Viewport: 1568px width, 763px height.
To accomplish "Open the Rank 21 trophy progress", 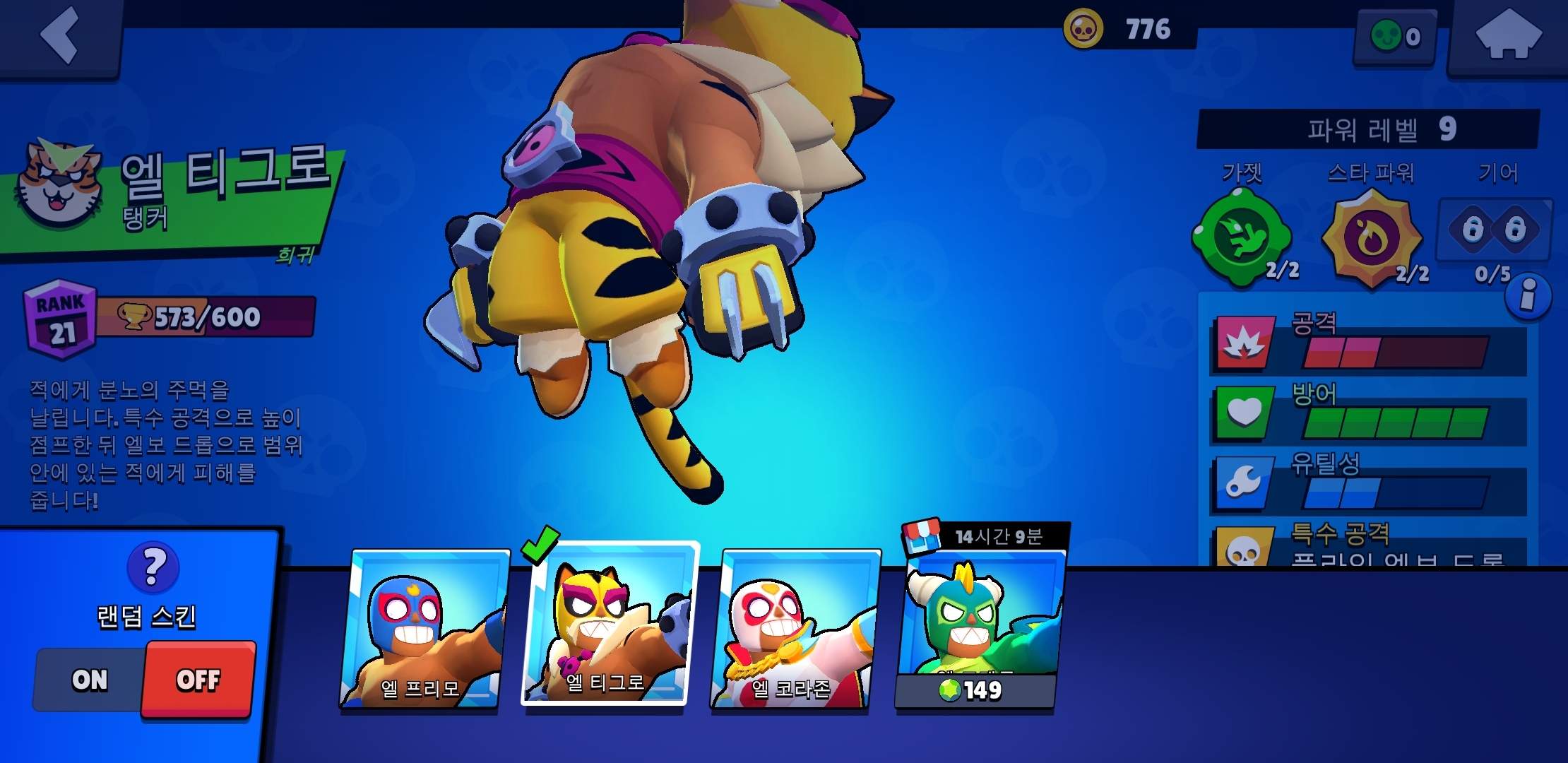I will pos(170,318).
